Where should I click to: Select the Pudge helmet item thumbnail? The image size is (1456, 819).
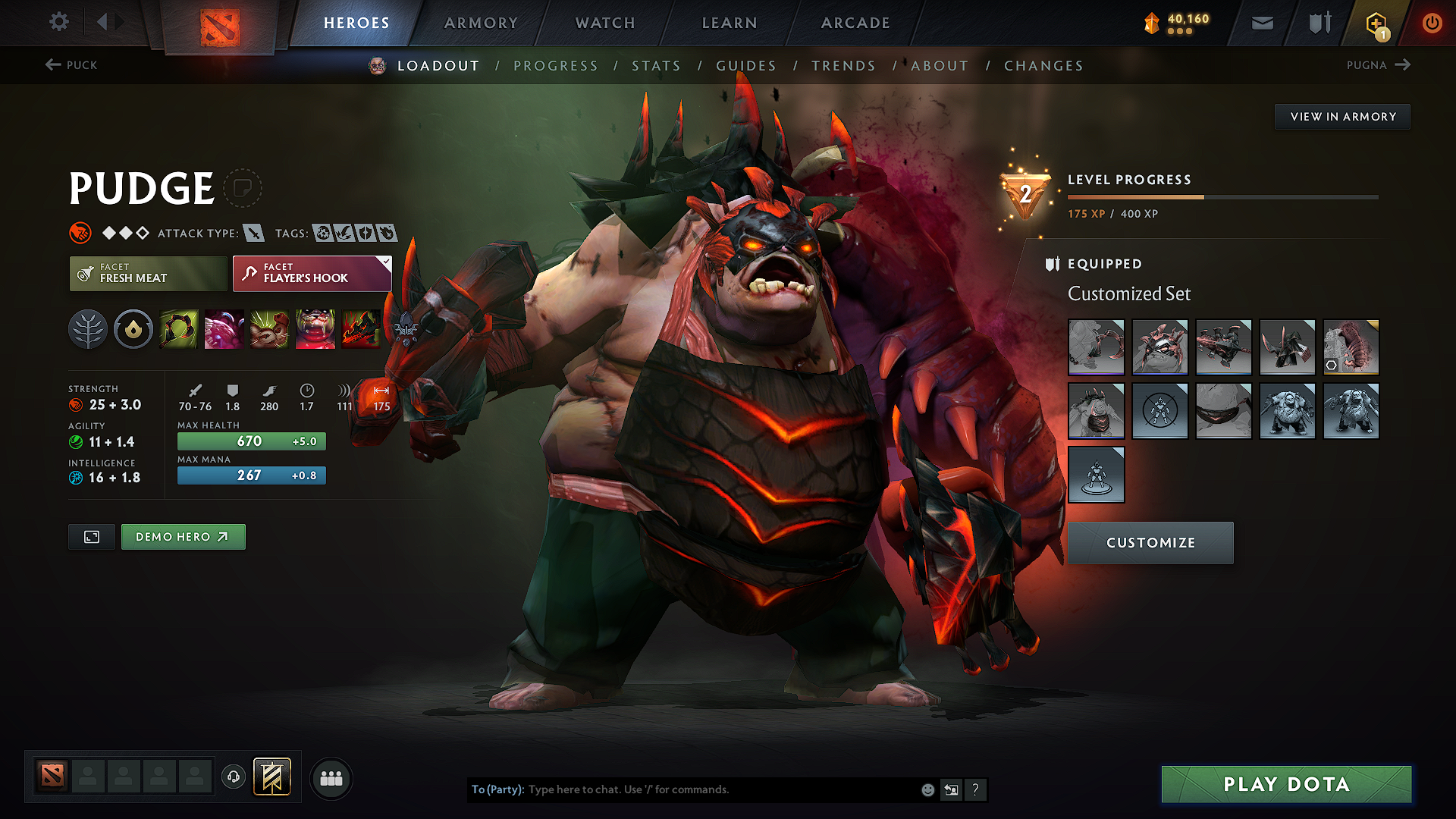tap(1160, 347)
